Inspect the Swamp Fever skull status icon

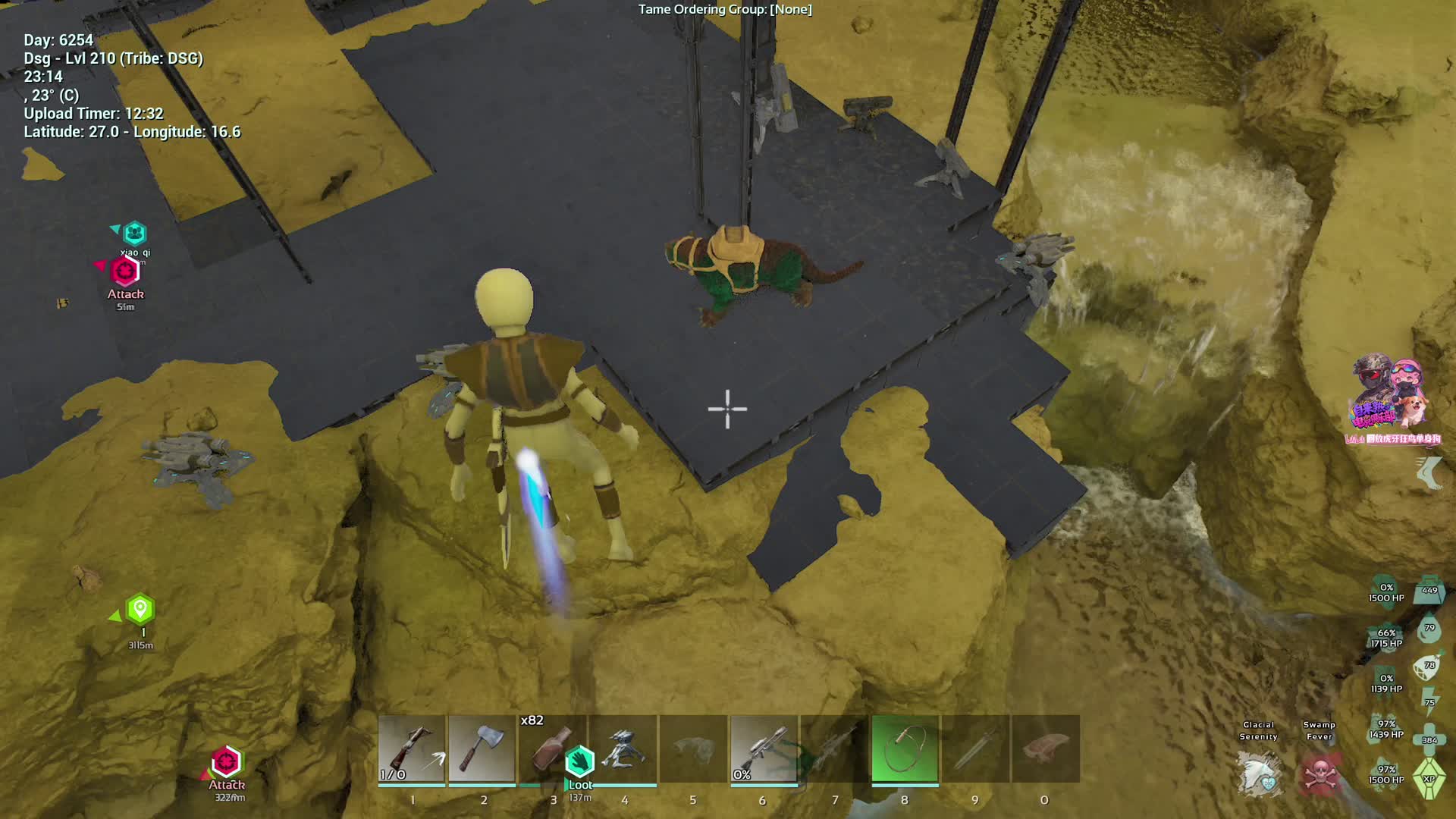tap(1319, 775)
